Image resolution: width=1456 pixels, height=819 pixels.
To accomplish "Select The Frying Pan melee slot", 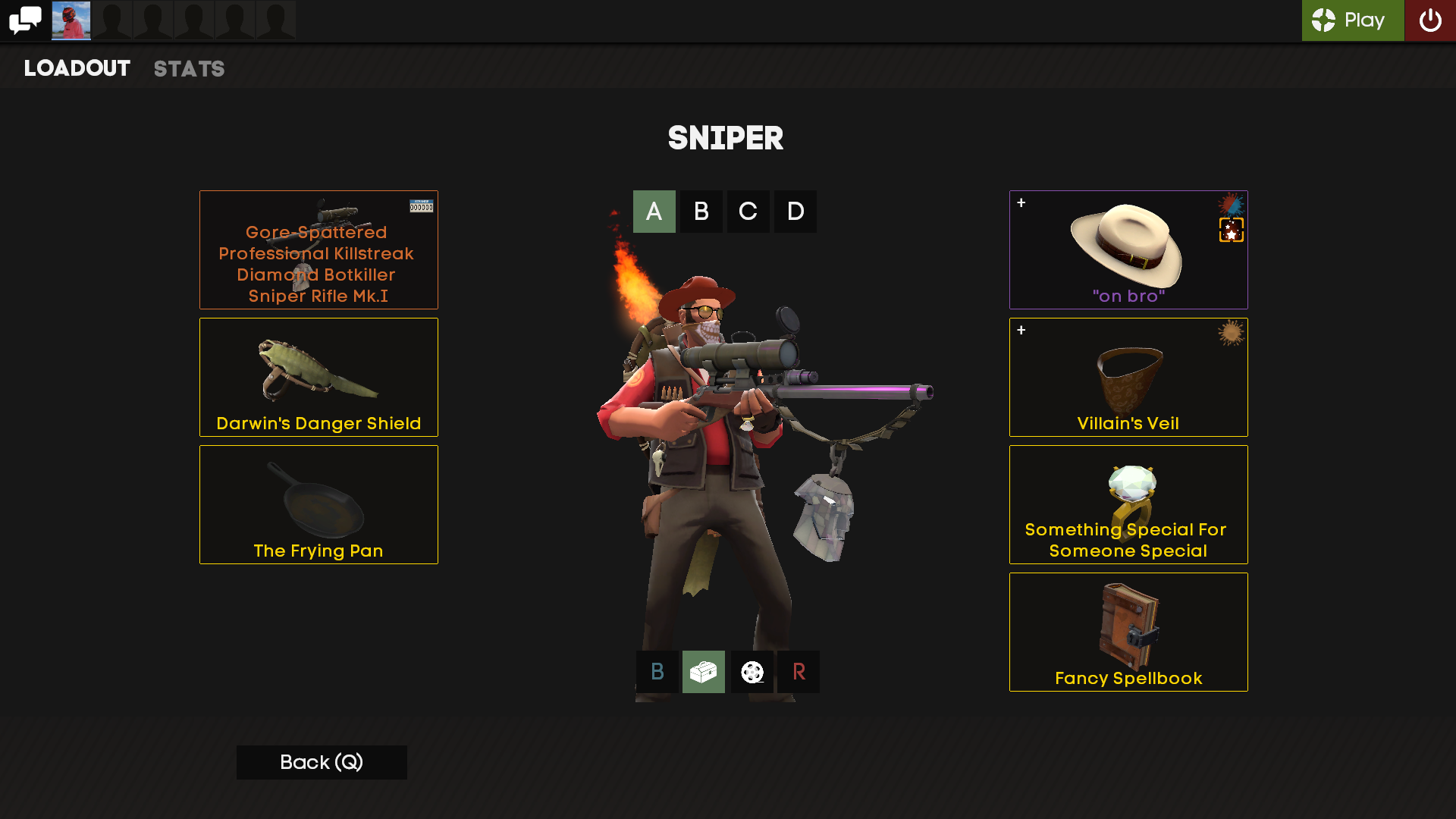I will click(318, 504).
